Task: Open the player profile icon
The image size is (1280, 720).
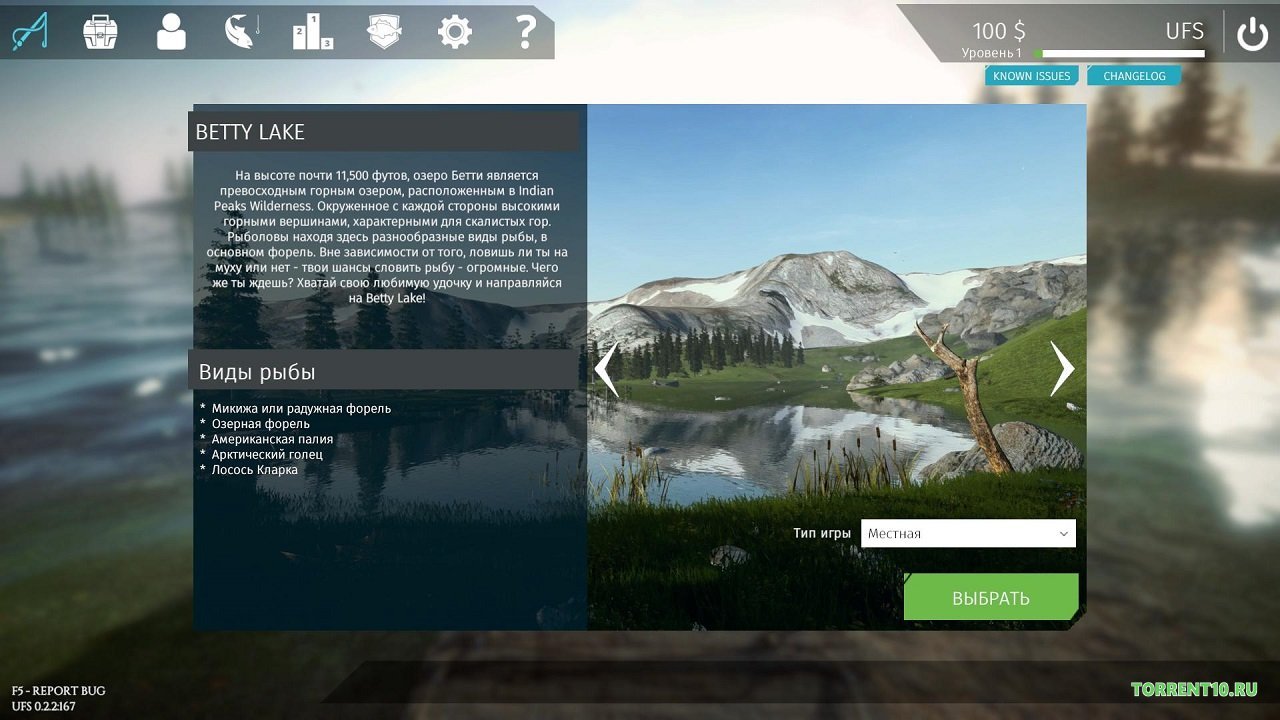Action: click(x=169, y=31)
